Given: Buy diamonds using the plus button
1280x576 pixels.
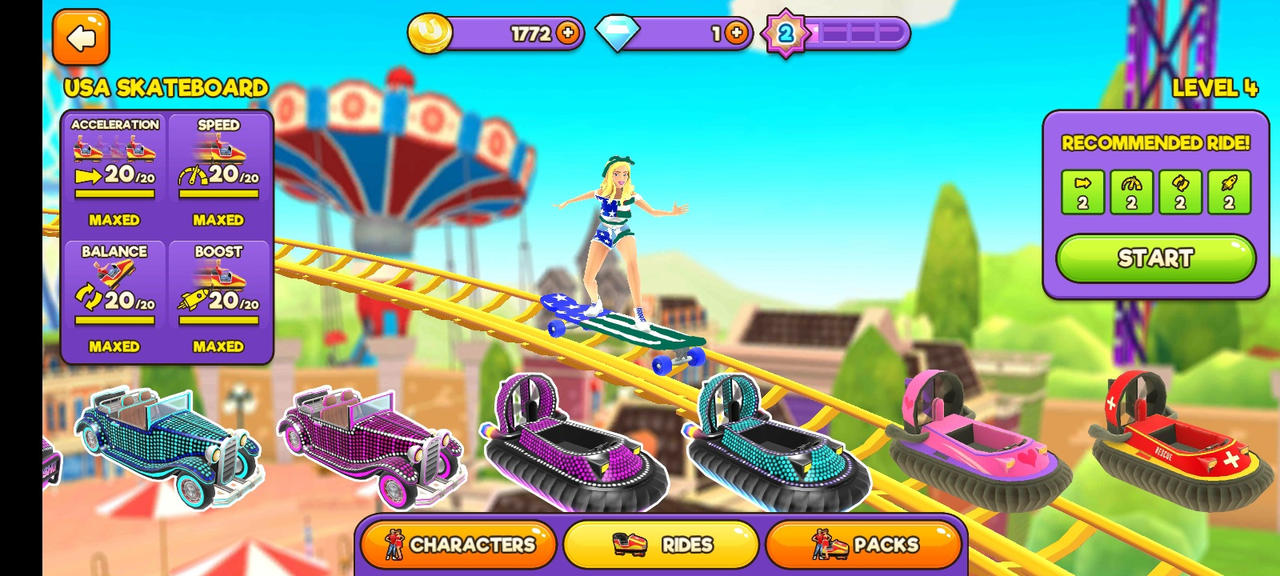Looking at the screenshot, I should click(736, 34).
